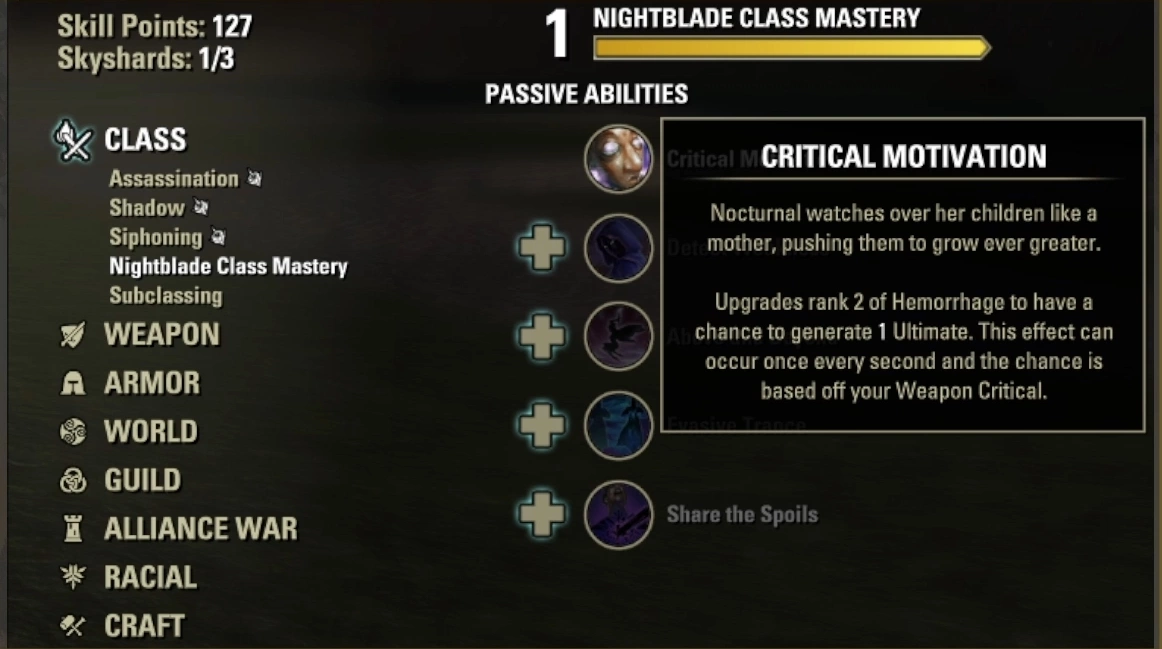Select the Assassination skill line

point(173,179)
